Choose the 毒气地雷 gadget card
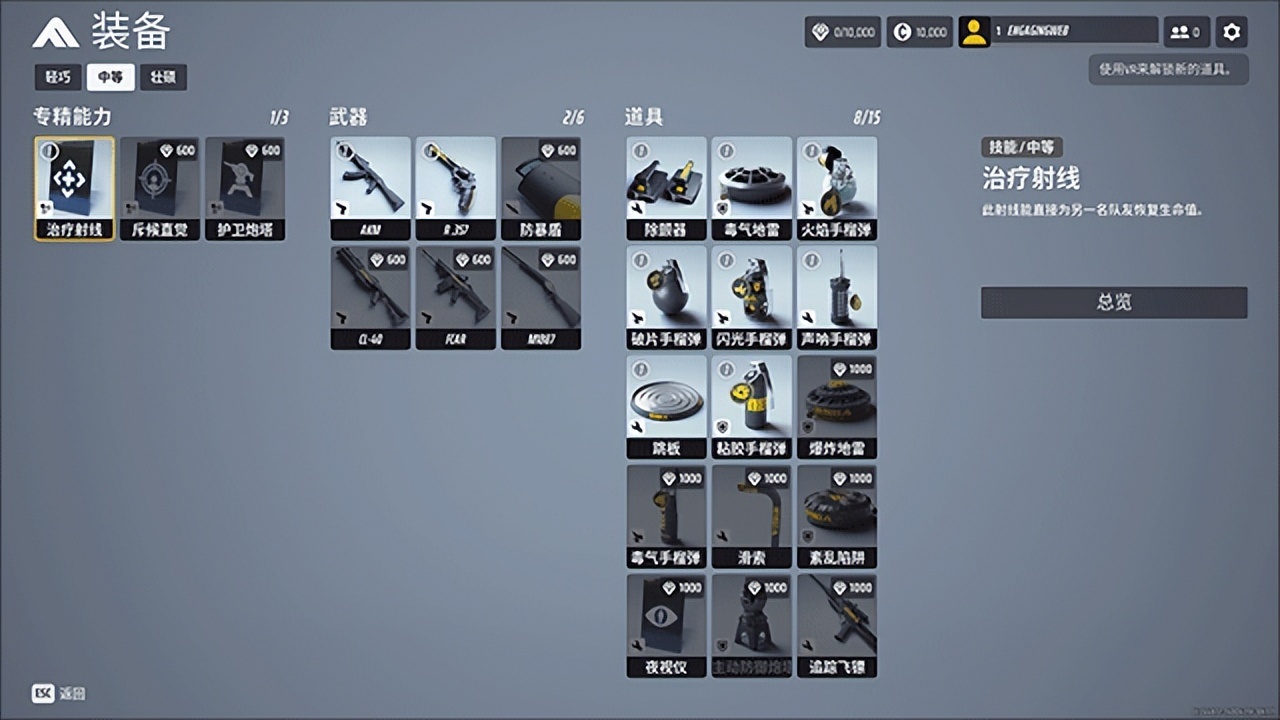Viewport: 1280px width, 720px height. coord(751,188)
